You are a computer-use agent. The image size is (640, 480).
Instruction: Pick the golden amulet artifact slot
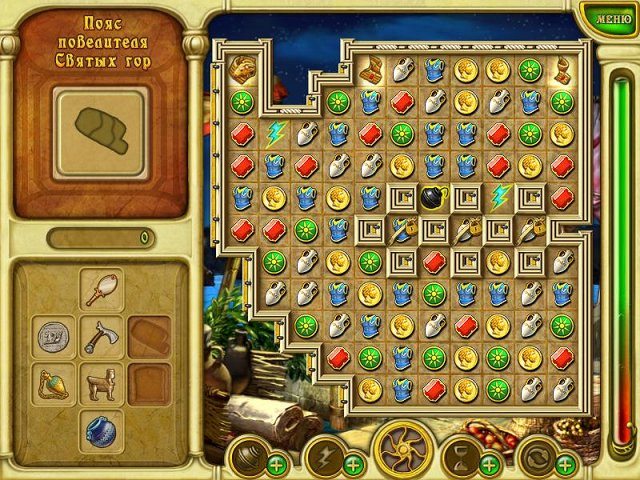click(53, 383)
